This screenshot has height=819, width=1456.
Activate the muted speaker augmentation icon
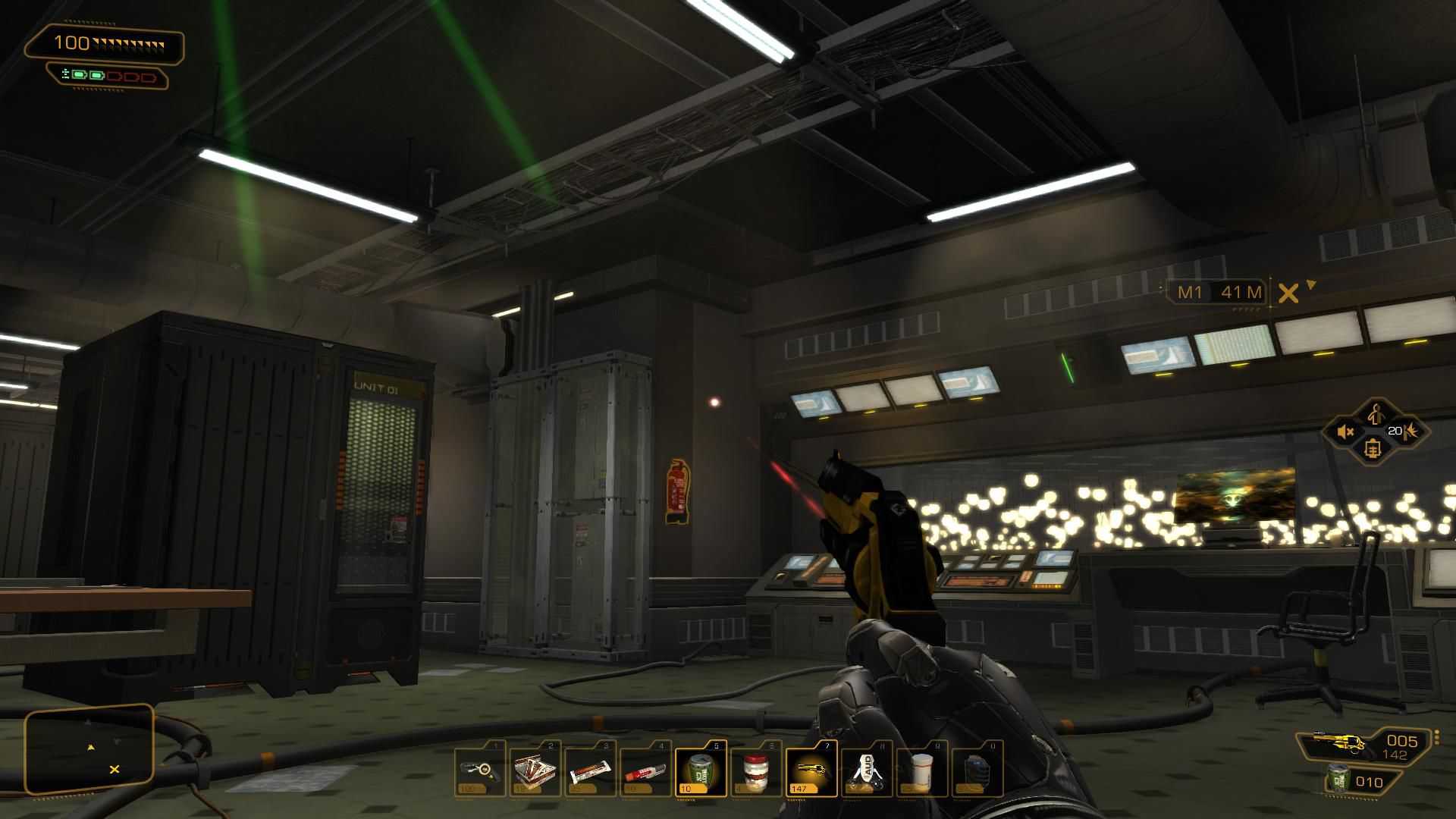(1345, 432)
